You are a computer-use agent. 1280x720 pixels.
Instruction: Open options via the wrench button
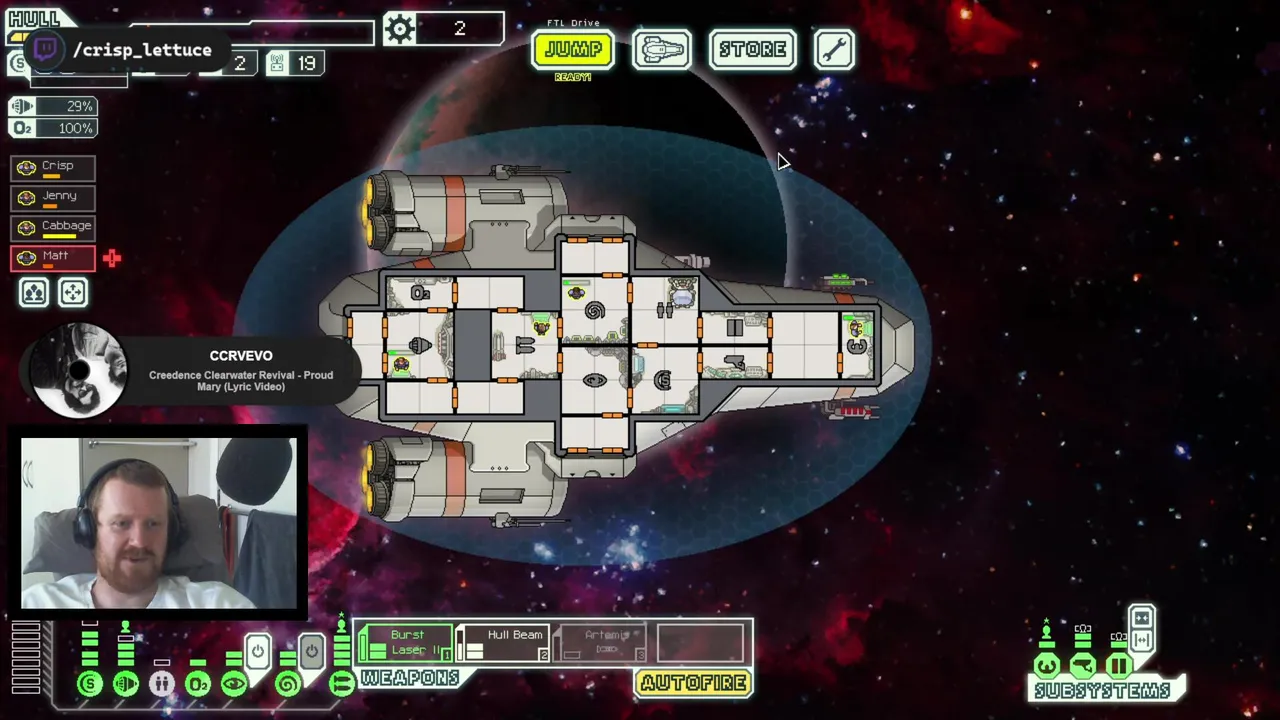(834, 49)
